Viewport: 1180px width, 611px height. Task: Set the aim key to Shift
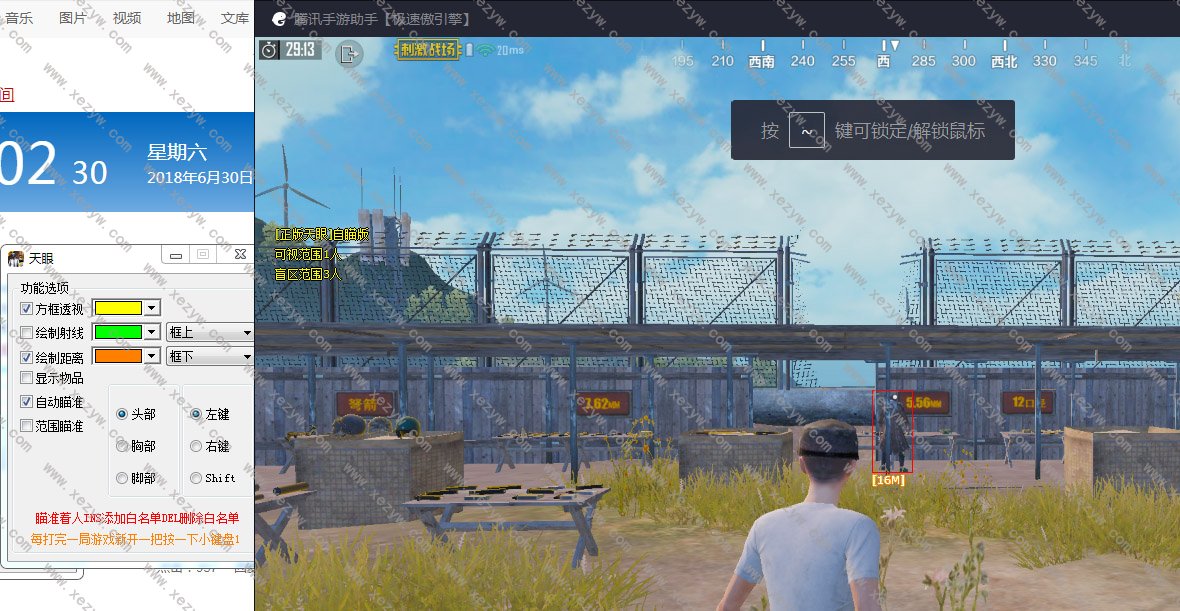(196, 478)
